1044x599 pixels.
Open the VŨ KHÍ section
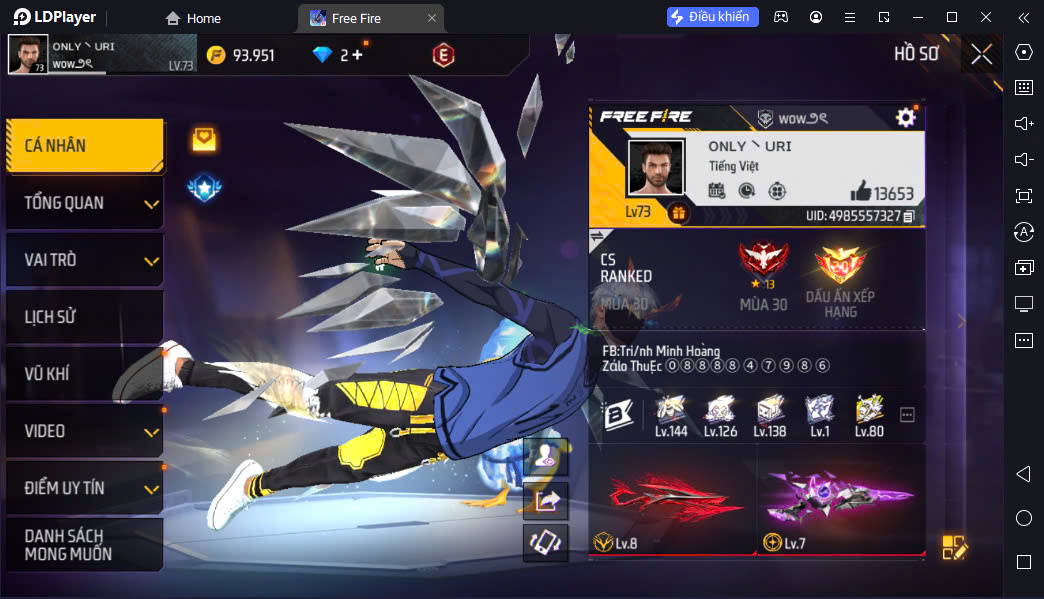(x=84, y=374)
